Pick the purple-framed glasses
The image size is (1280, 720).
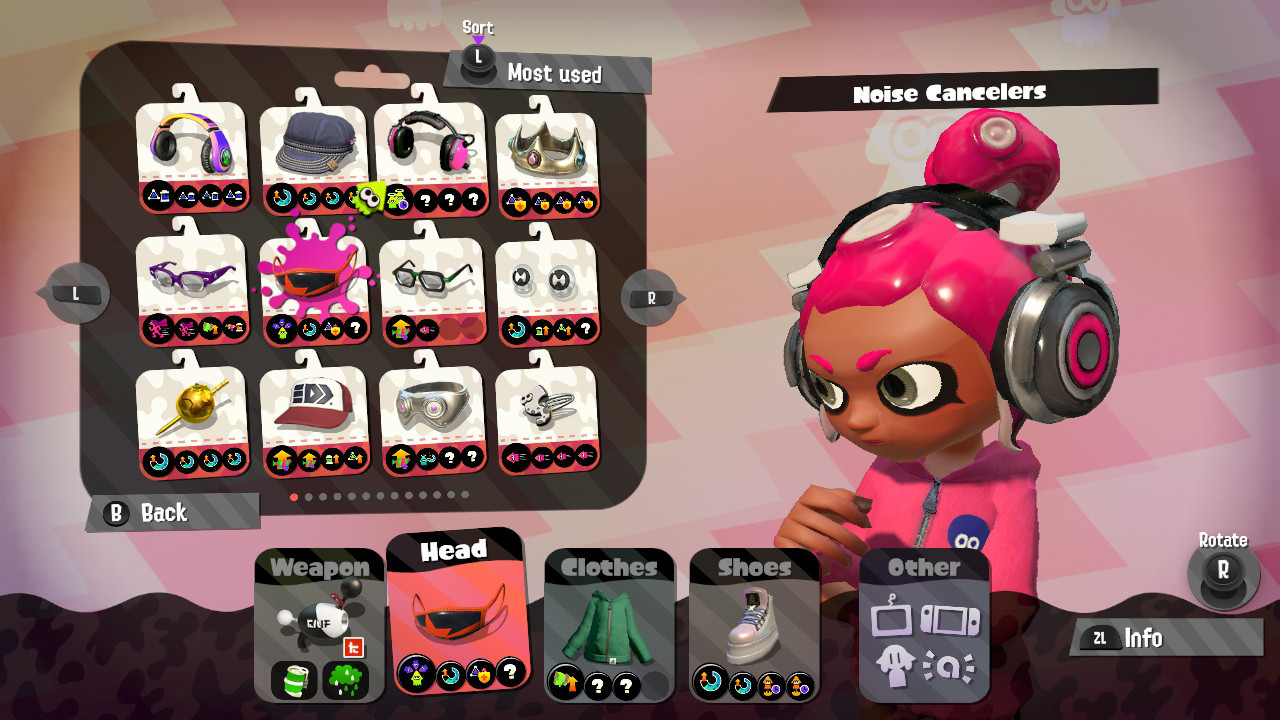pos(192,278)
